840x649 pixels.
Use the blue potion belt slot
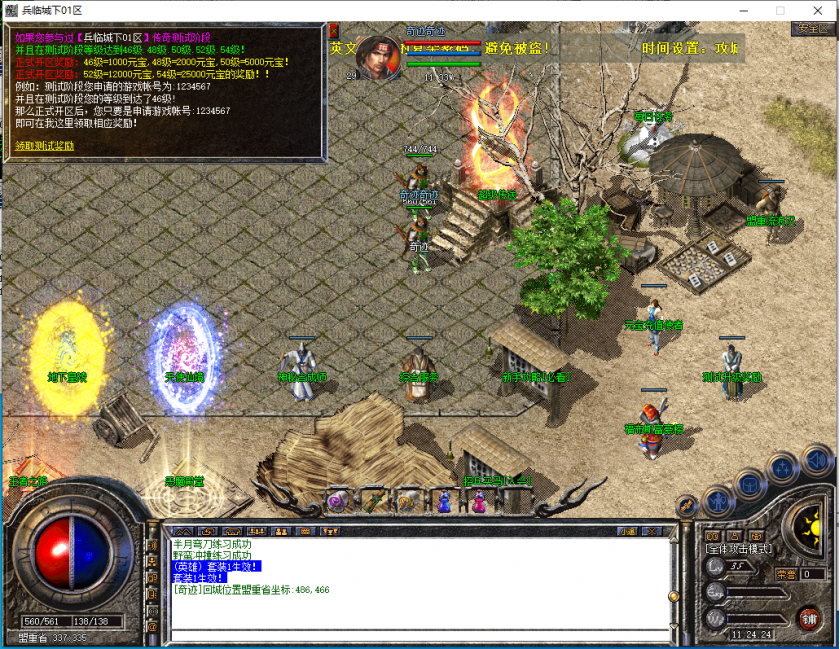point(444,501)
